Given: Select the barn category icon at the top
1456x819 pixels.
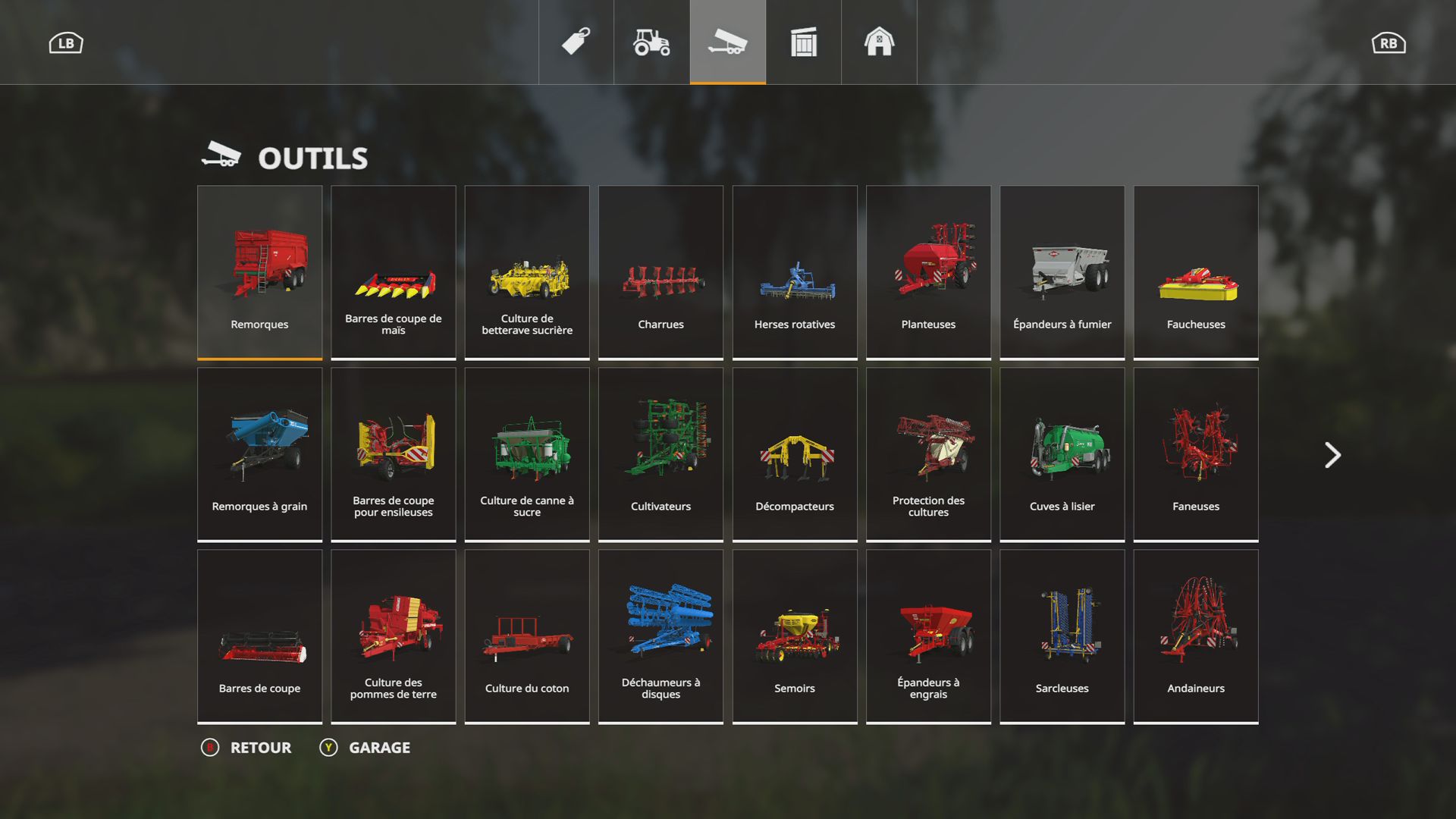Looking at the screenshot, I should click(878, 43).
